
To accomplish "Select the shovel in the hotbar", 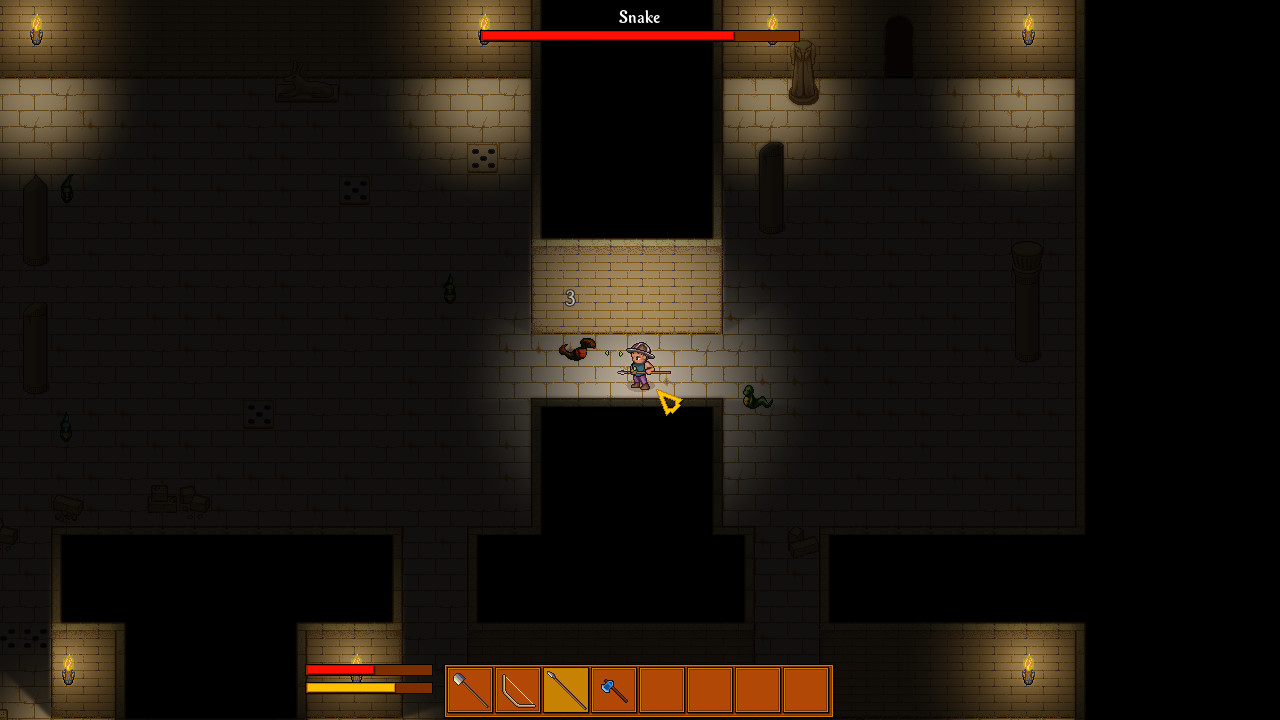I will pos(468,690).
